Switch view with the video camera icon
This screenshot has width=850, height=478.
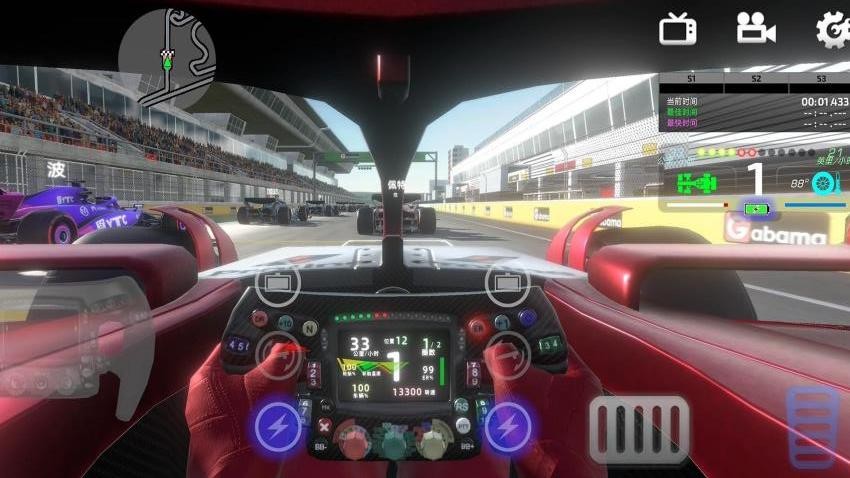[756, 28]
